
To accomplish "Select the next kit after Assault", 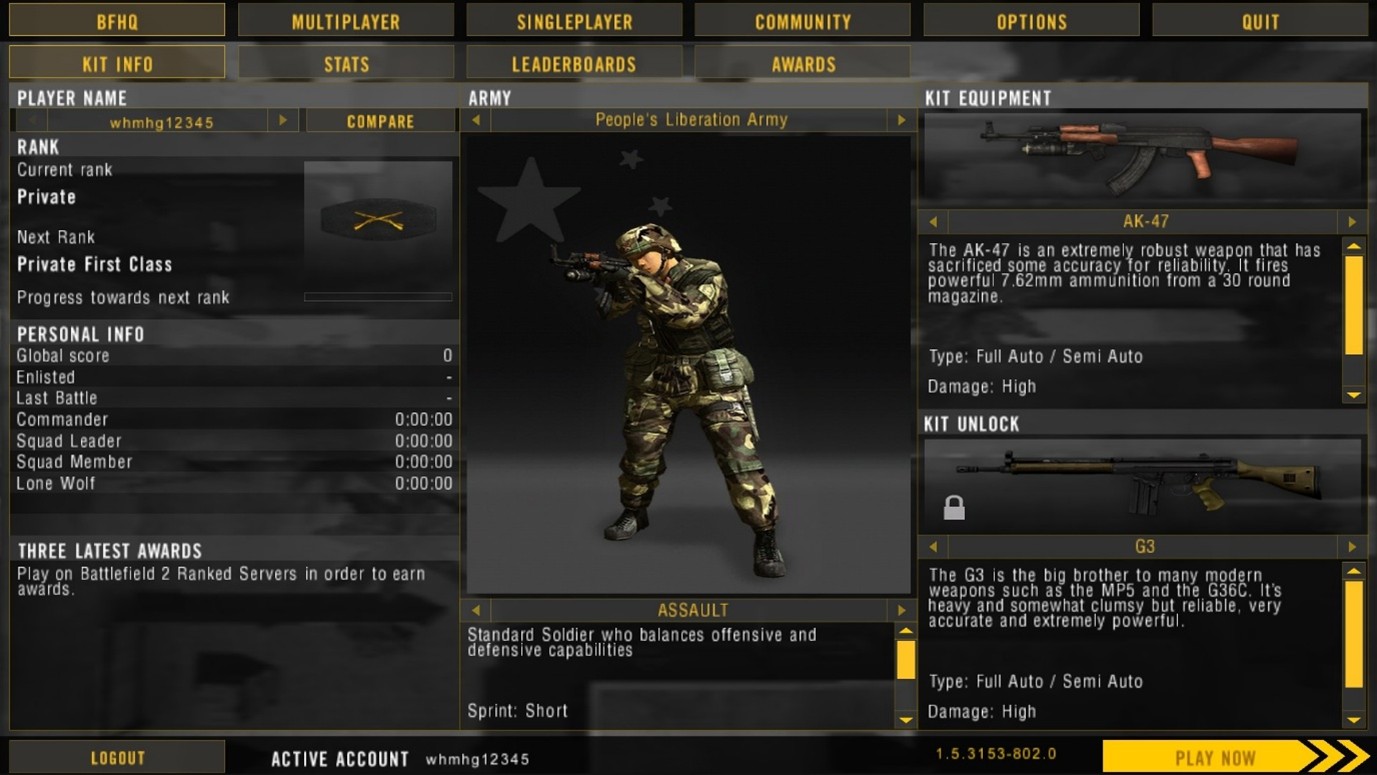I will pos(901,610).
